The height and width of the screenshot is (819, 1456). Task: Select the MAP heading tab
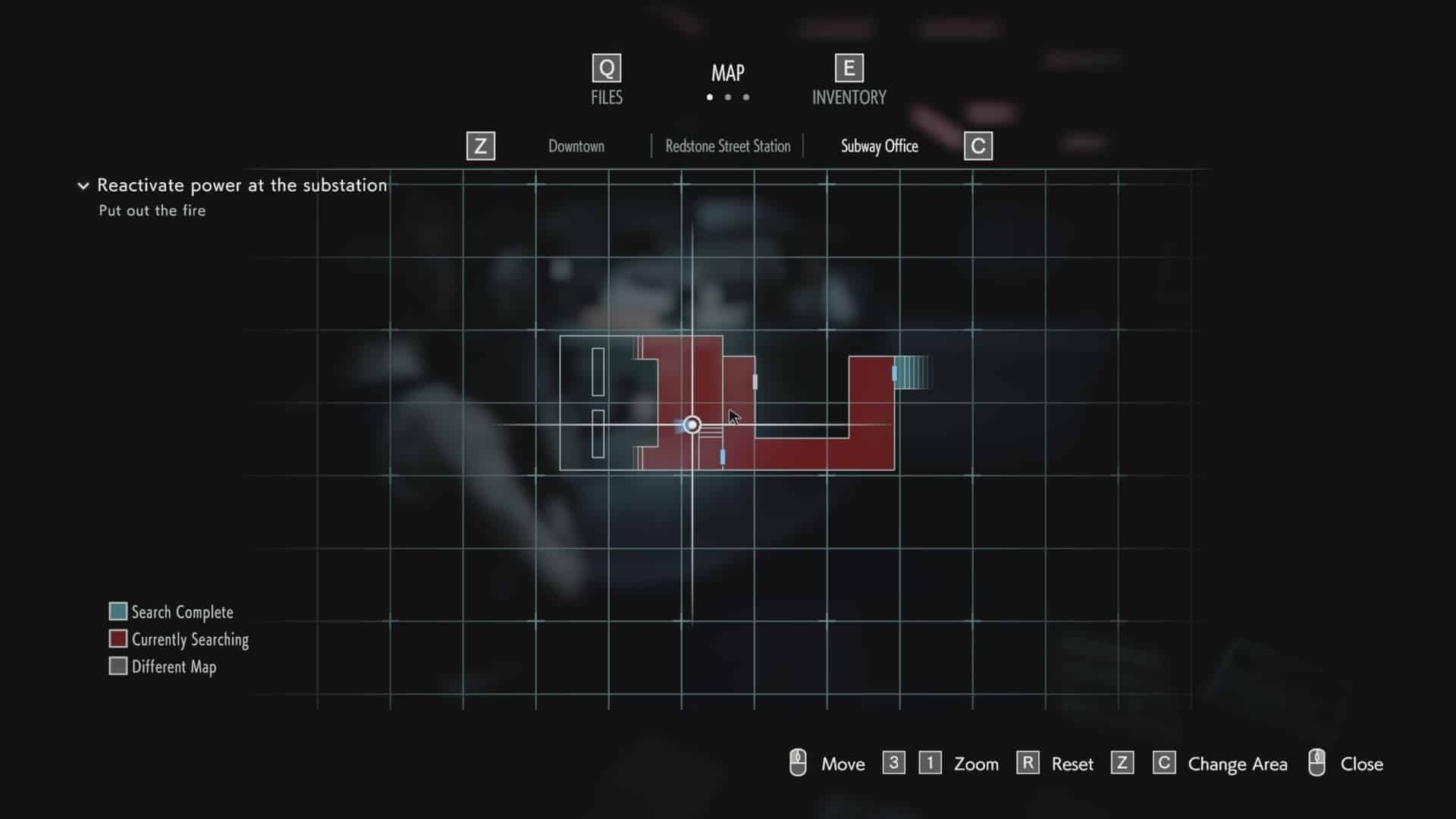point(727,74)
